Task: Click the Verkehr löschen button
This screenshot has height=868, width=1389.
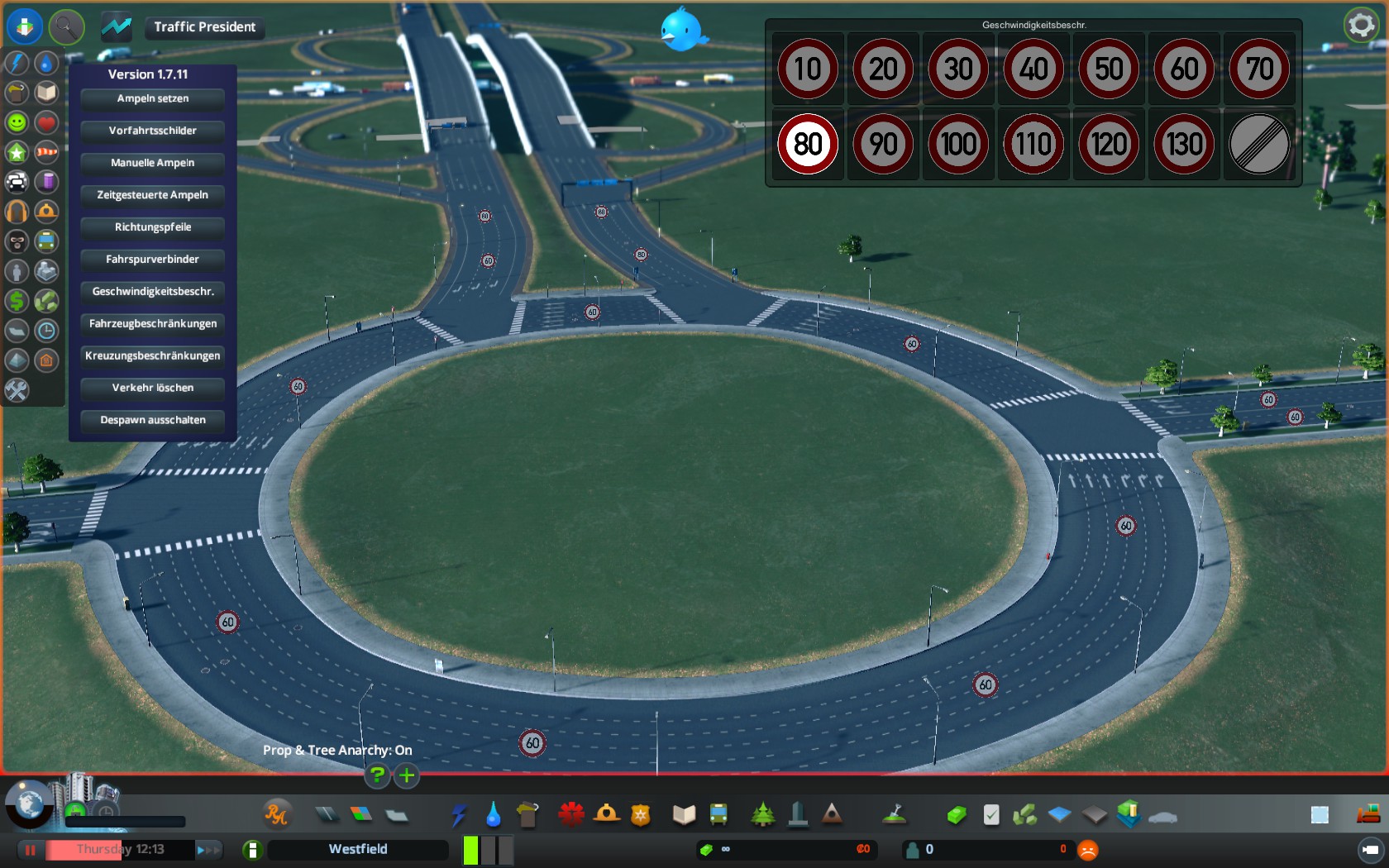Action: [153, 388]
